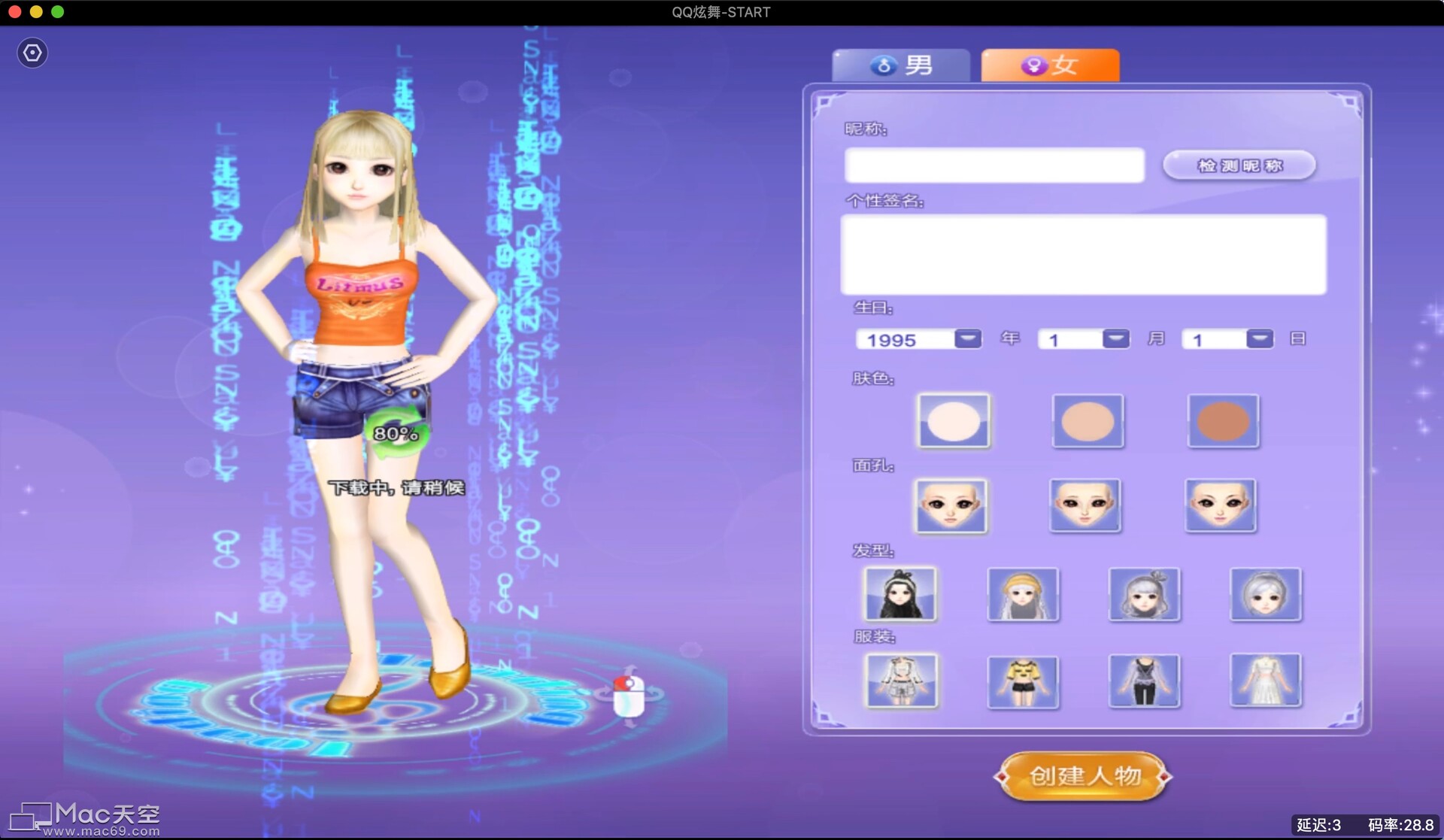Select the blonde hairstyle with yellow headband

click(x=1023, y=594)
